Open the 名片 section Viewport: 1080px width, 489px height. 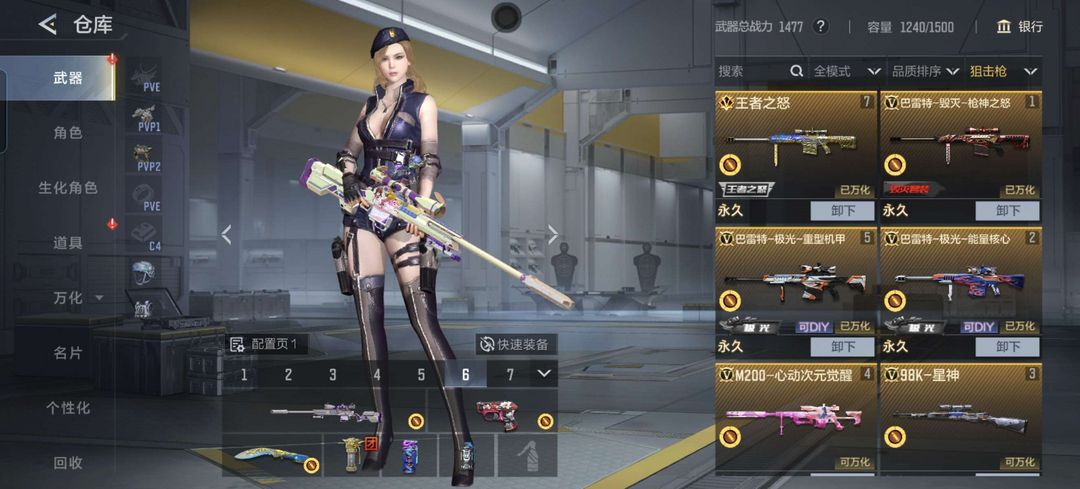68,352
